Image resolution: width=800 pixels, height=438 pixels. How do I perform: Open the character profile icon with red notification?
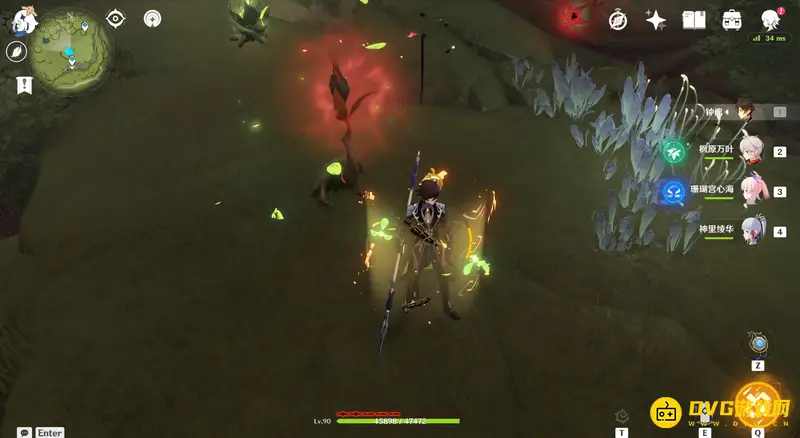point(771,19)
